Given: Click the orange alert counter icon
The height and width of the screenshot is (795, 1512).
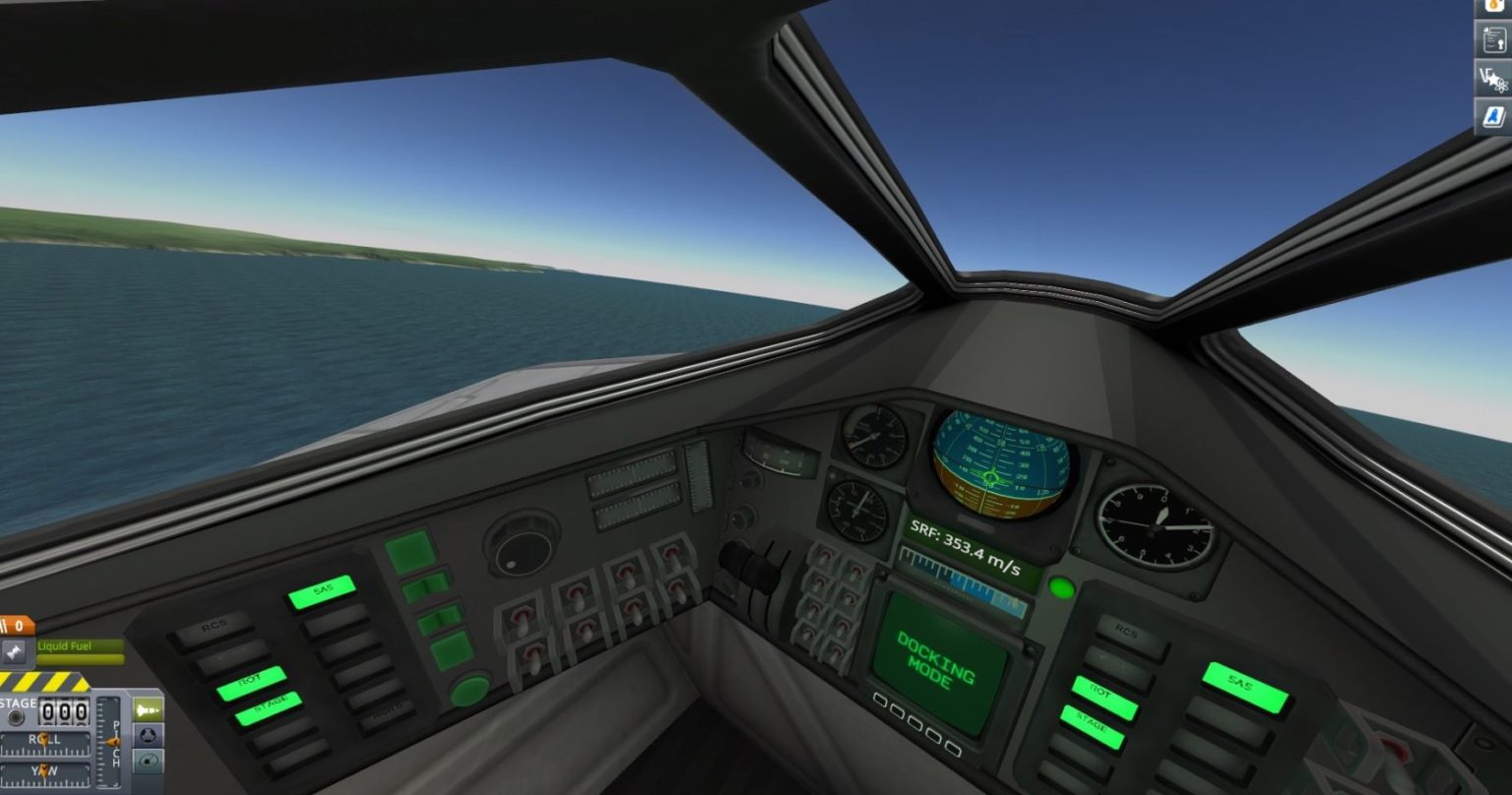Looking at the screenshot, I should coord(16,625).
